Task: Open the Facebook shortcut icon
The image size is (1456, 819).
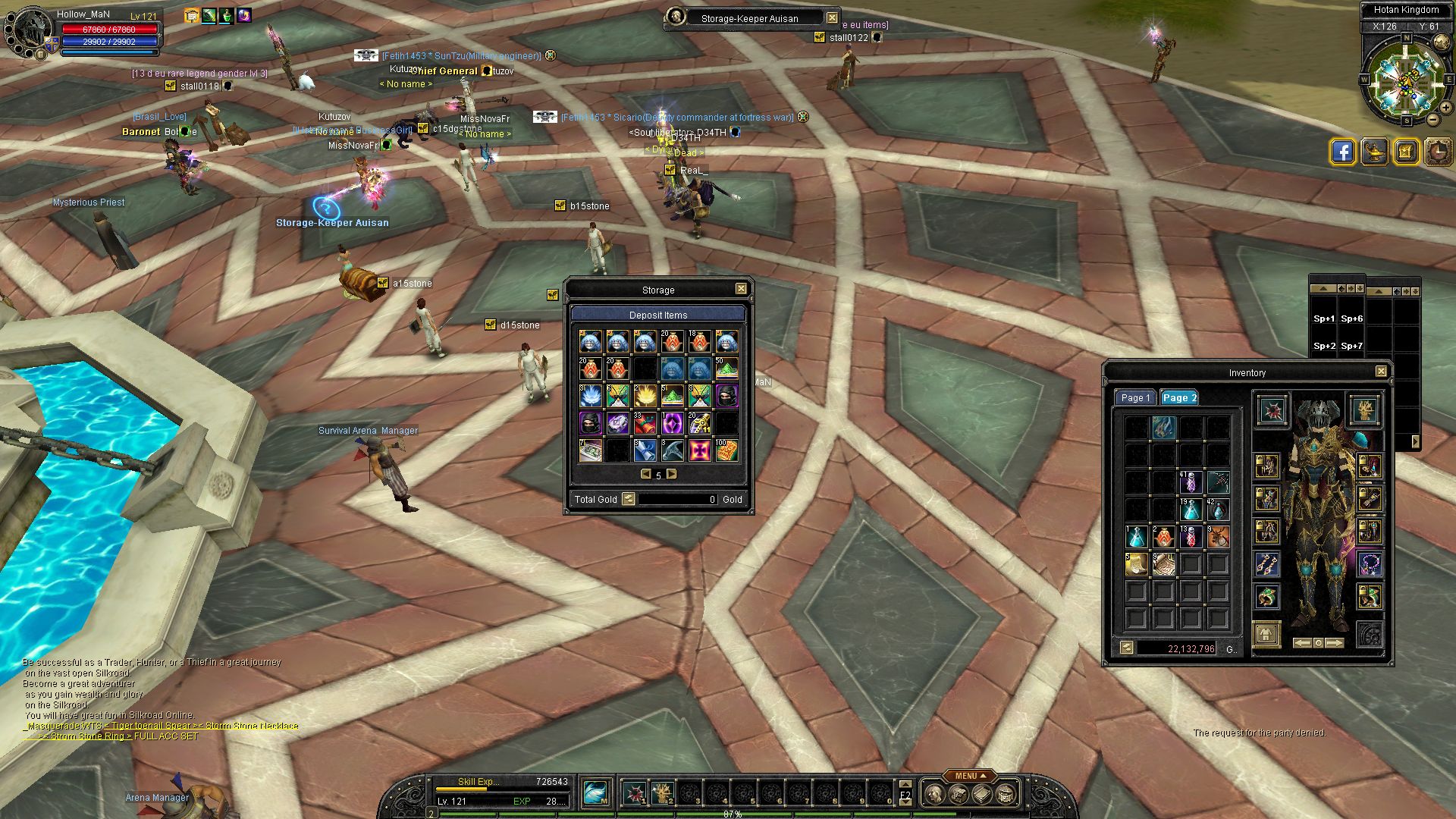Action: tap(1342, 152)
